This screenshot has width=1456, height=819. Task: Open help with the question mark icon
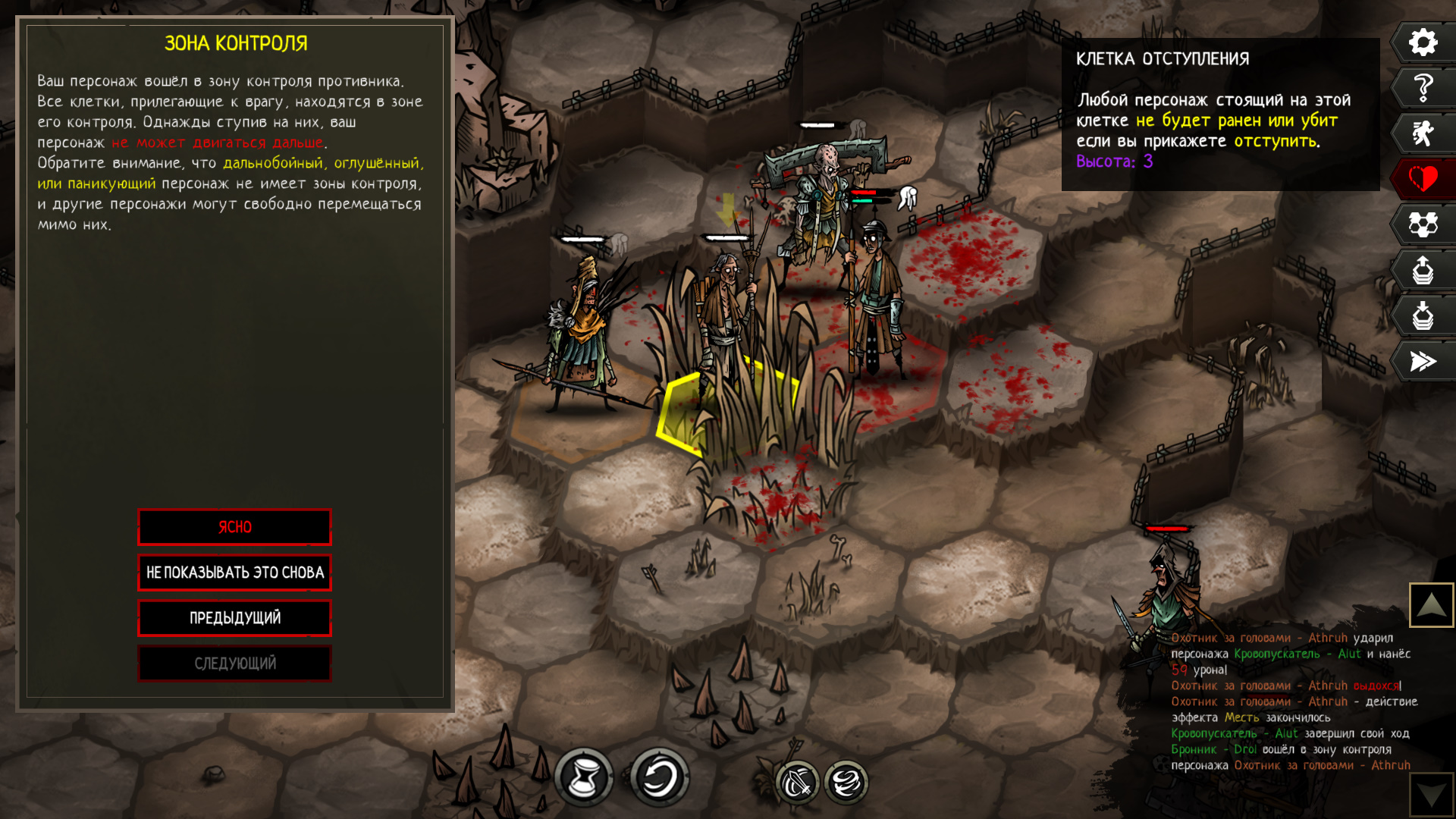click(x=1423, y=88)
